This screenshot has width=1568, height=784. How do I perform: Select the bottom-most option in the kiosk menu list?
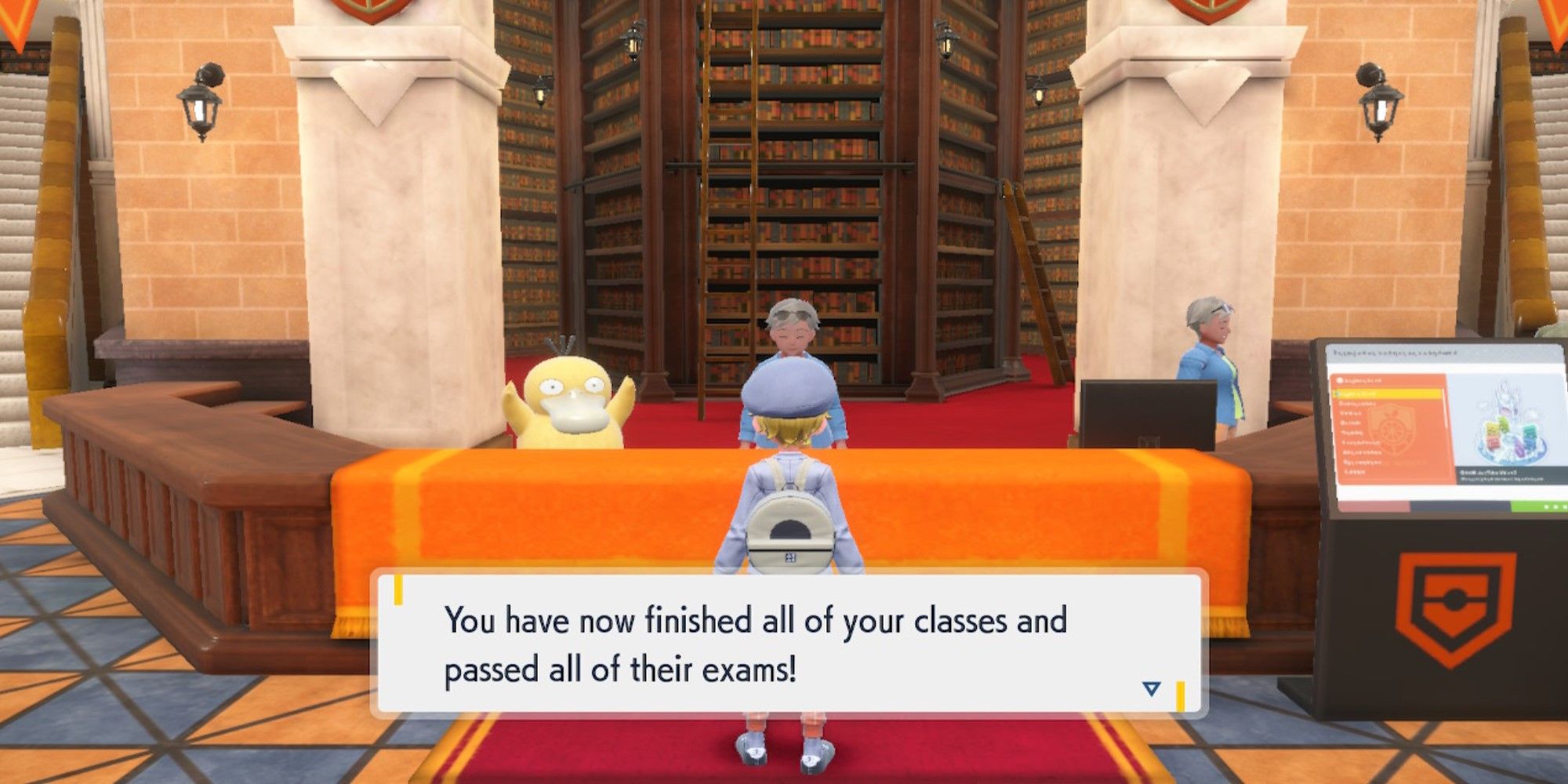[1354, 472]
